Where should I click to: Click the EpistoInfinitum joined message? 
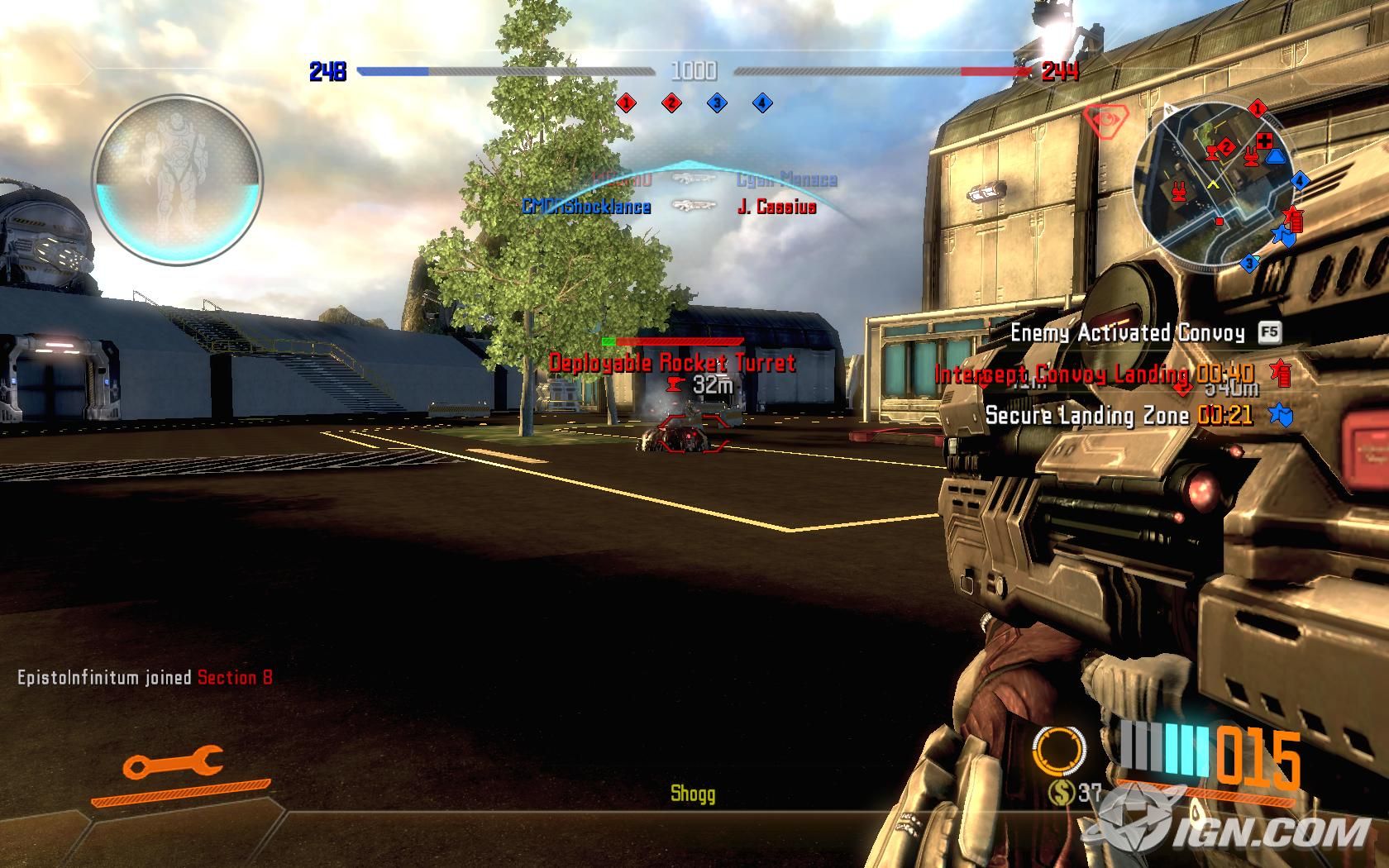pyautogui.click(x=145, y=678)
